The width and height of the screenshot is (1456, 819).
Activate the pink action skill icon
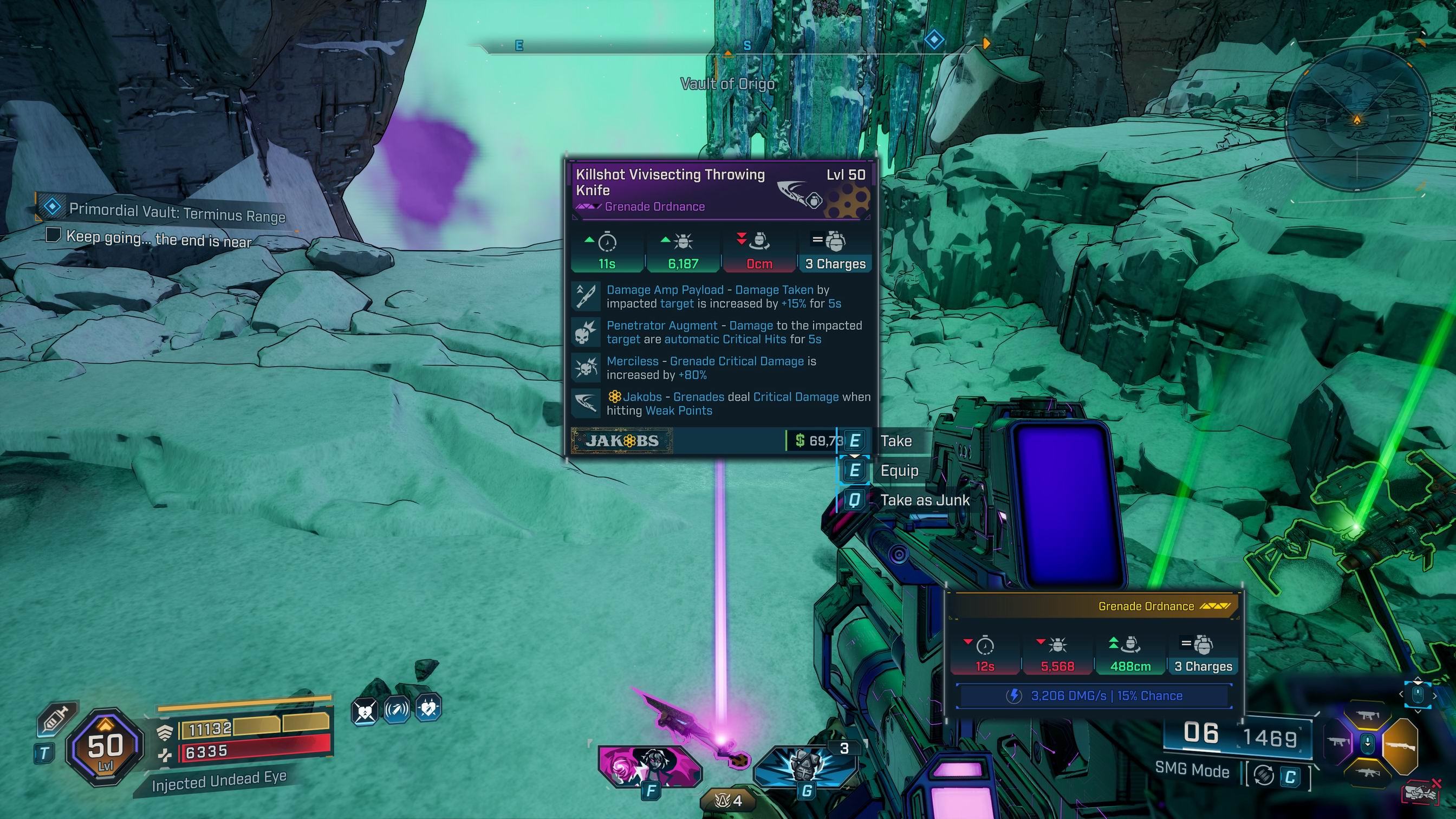click(x=649, y=766)
